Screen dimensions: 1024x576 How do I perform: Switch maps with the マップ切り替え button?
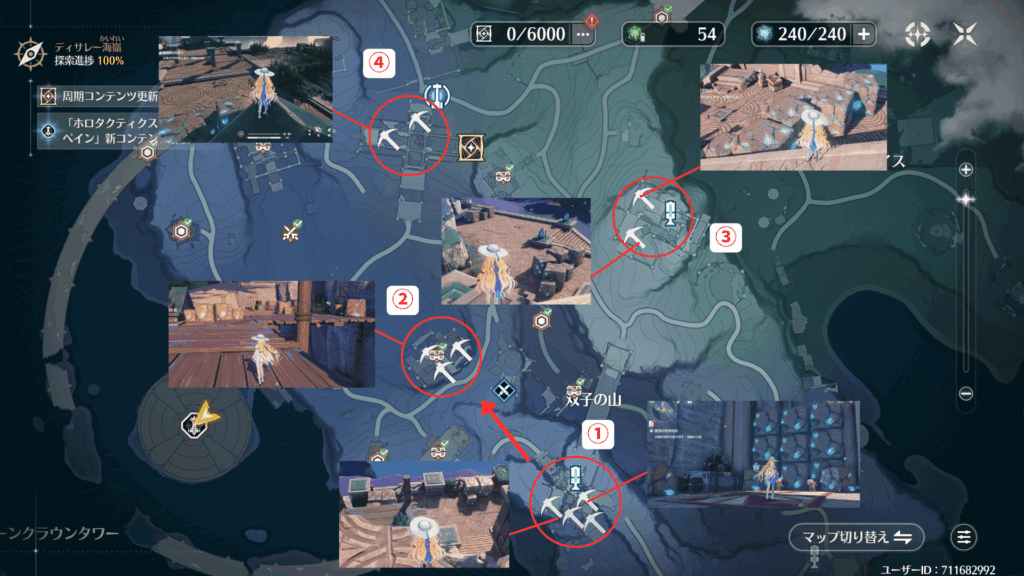(x=855, y=537)
